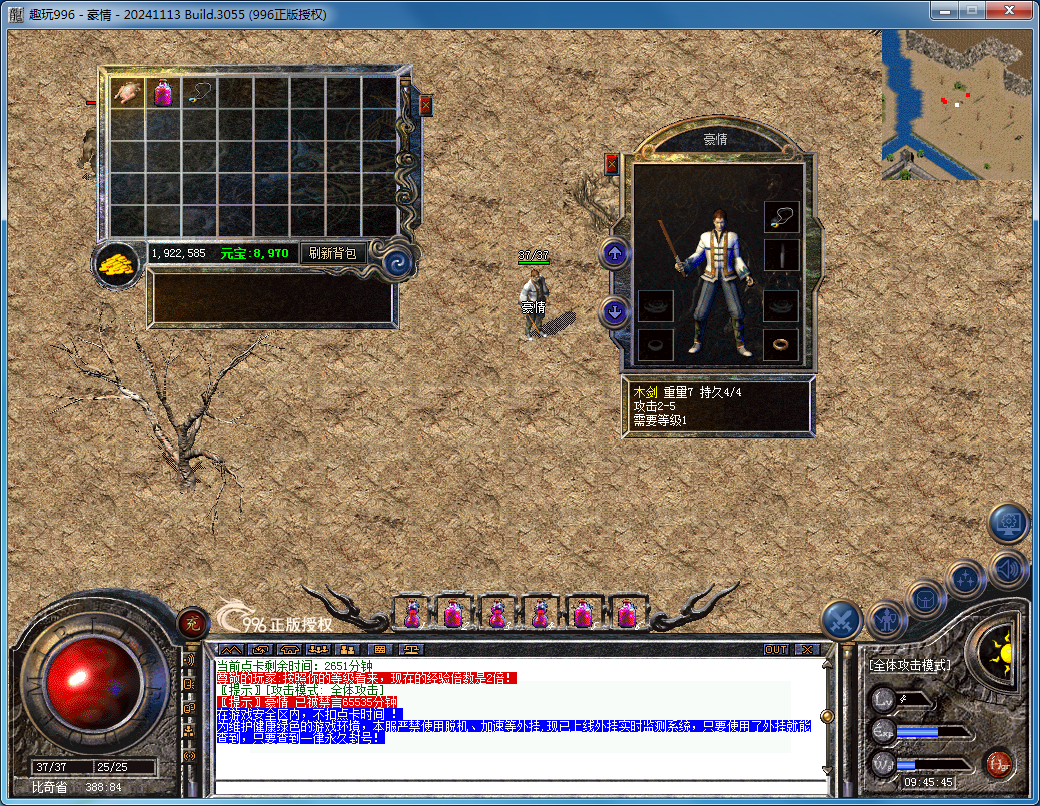The width and height of the screenshot is (1040, 806).
Task: Close the character equipment panel
Action: [x=612, y=164]
